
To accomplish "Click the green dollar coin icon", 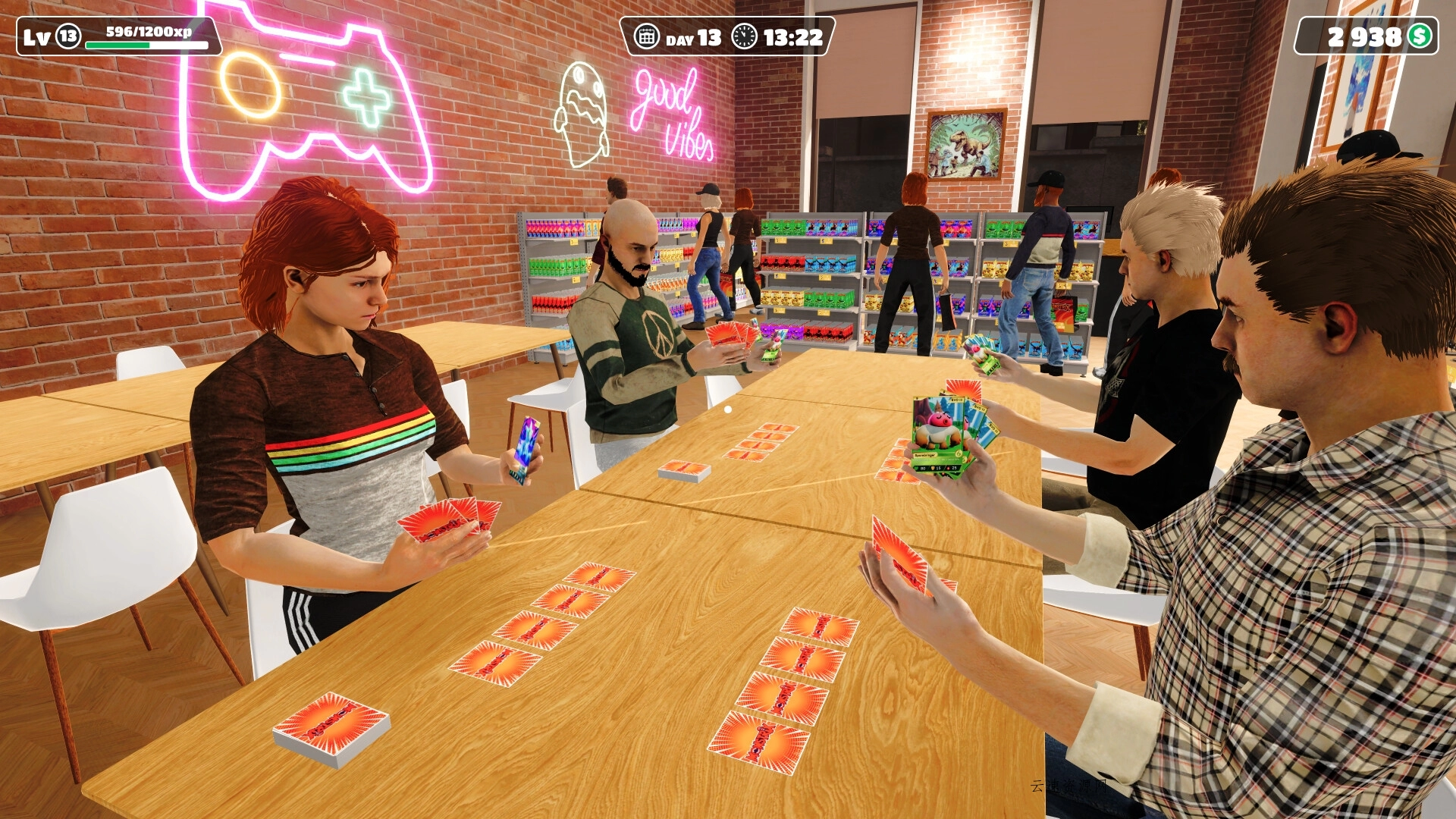I will point(1421,33).
